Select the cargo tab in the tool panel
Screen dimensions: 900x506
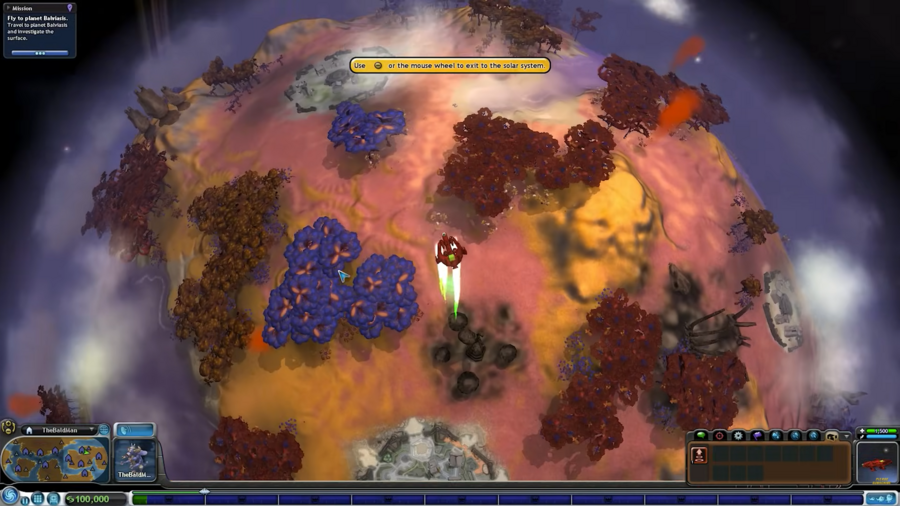coord(831,436)
